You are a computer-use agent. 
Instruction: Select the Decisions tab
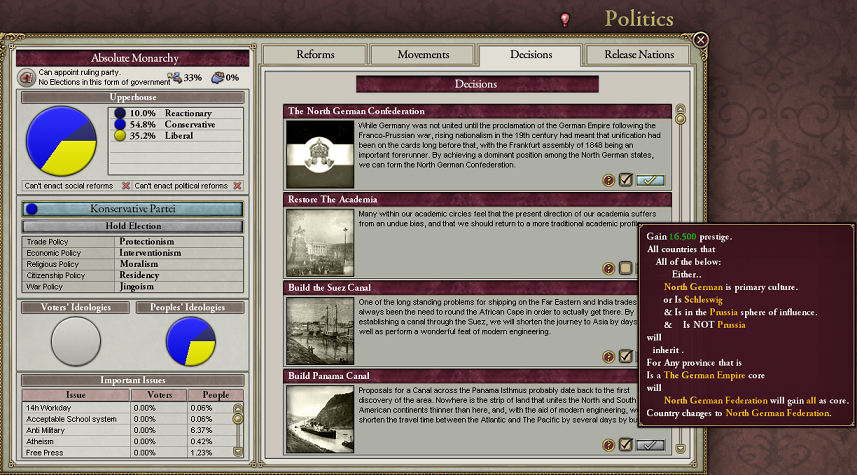pos(530,56)
